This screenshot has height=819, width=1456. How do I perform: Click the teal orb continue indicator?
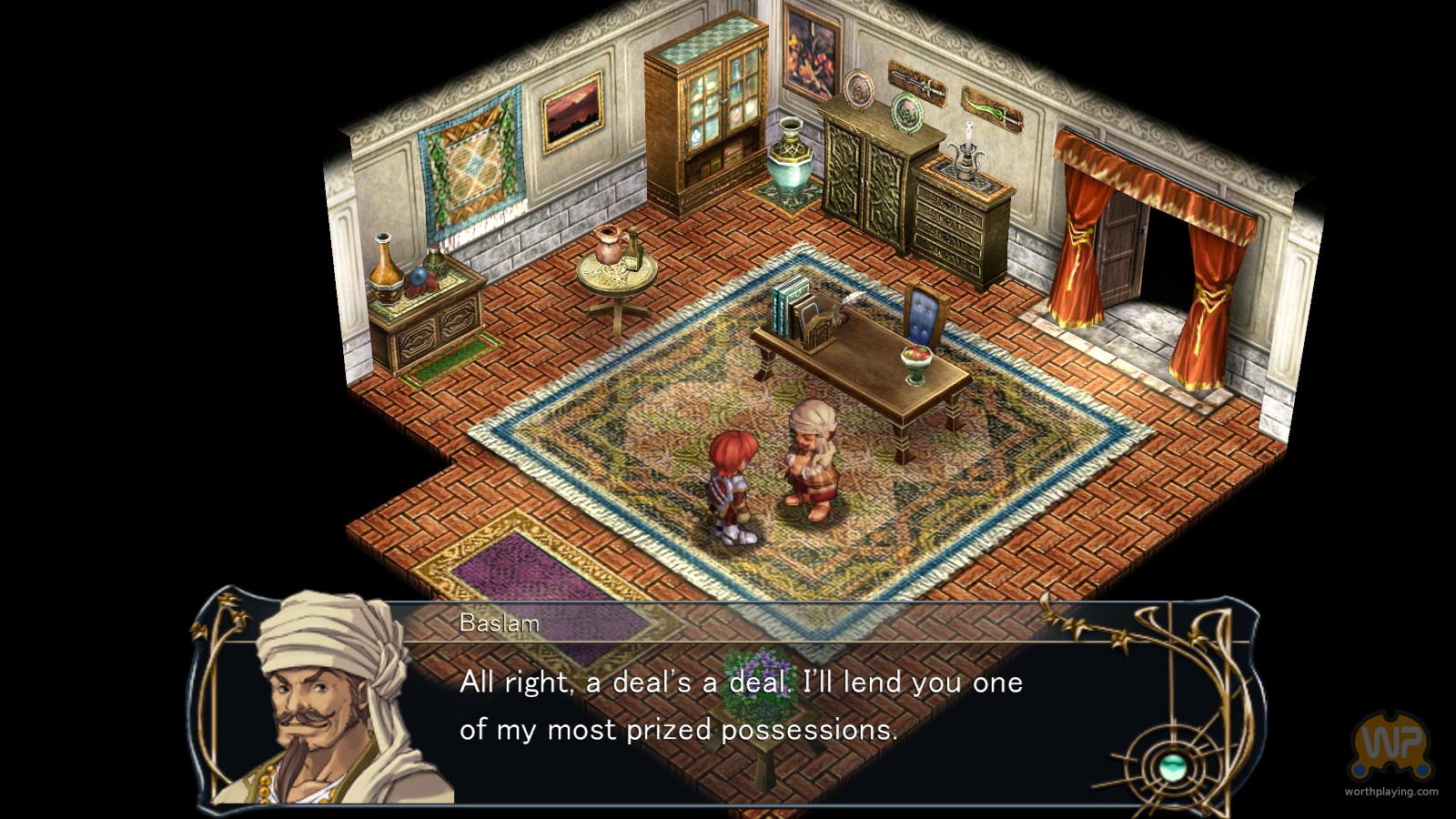(x=1171, y=766)
